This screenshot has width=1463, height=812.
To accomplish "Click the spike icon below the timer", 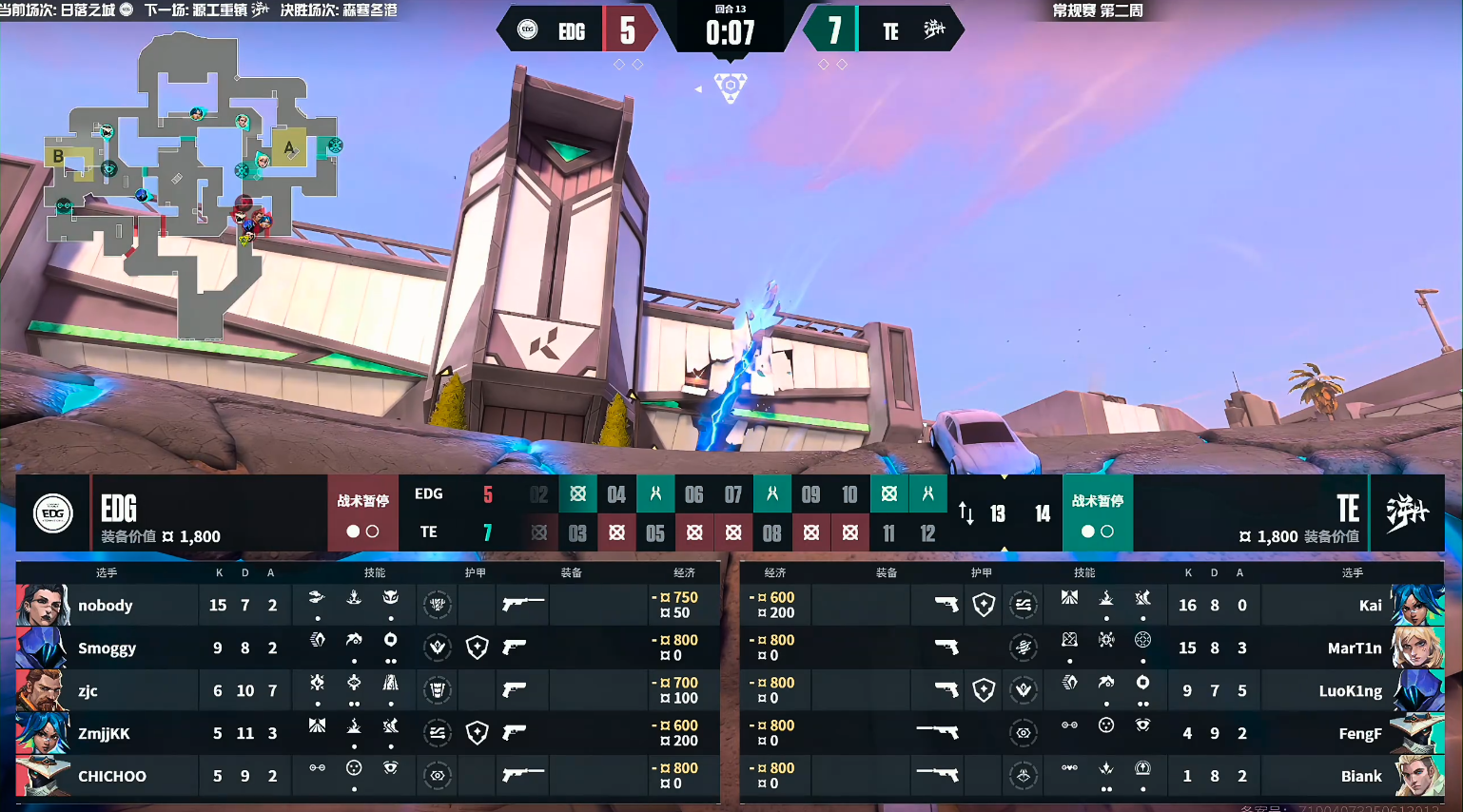I will coord(731,87).
